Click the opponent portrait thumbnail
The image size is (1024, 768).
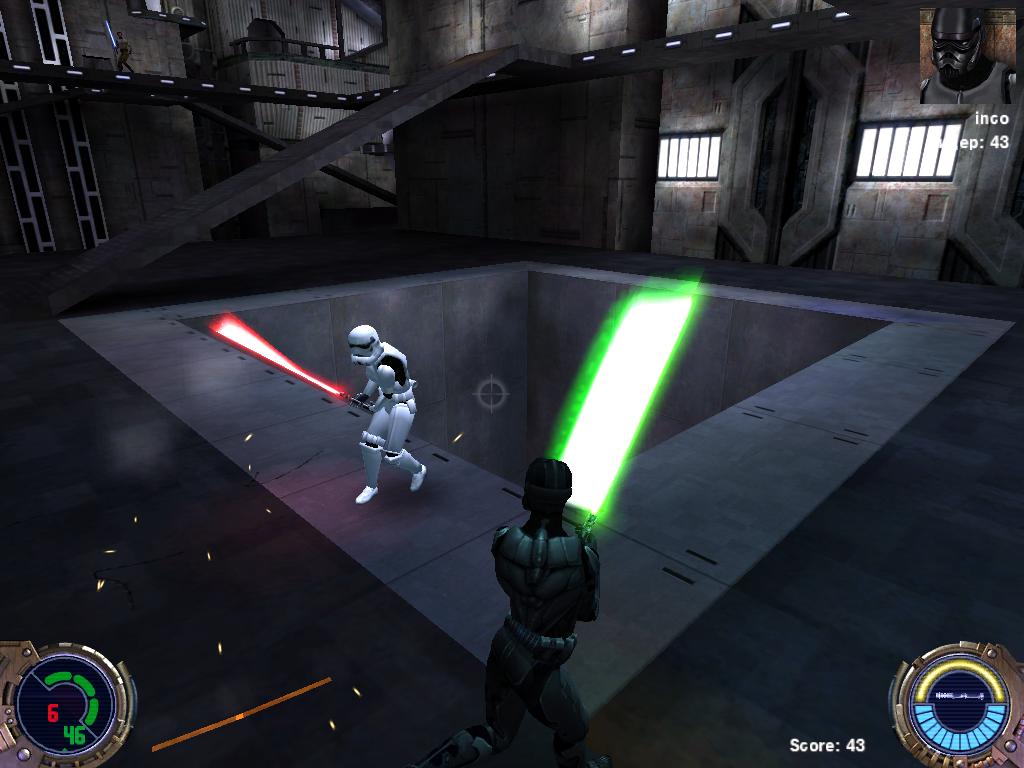click(x=967, y=55)
